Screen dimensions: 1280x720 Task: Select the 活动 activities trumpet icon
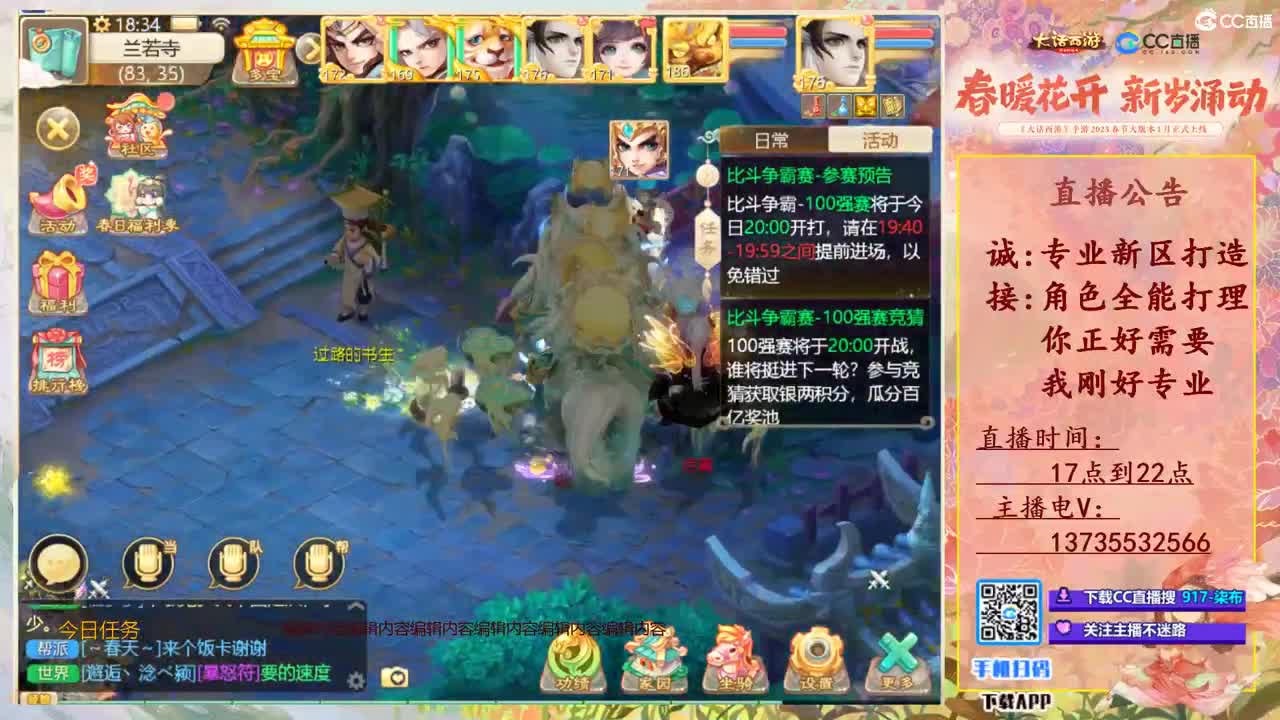(x=58, y=195)
